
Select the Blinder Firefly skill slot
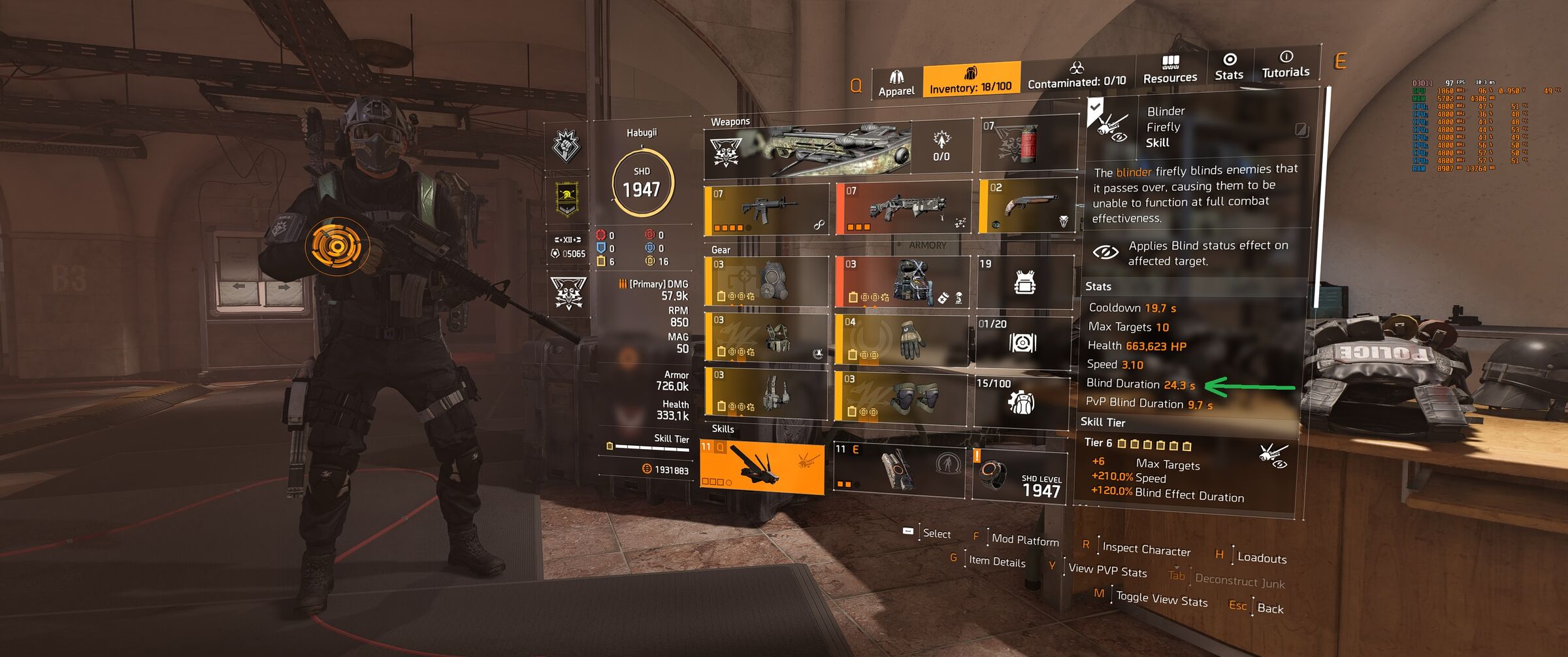coord(762,467)
